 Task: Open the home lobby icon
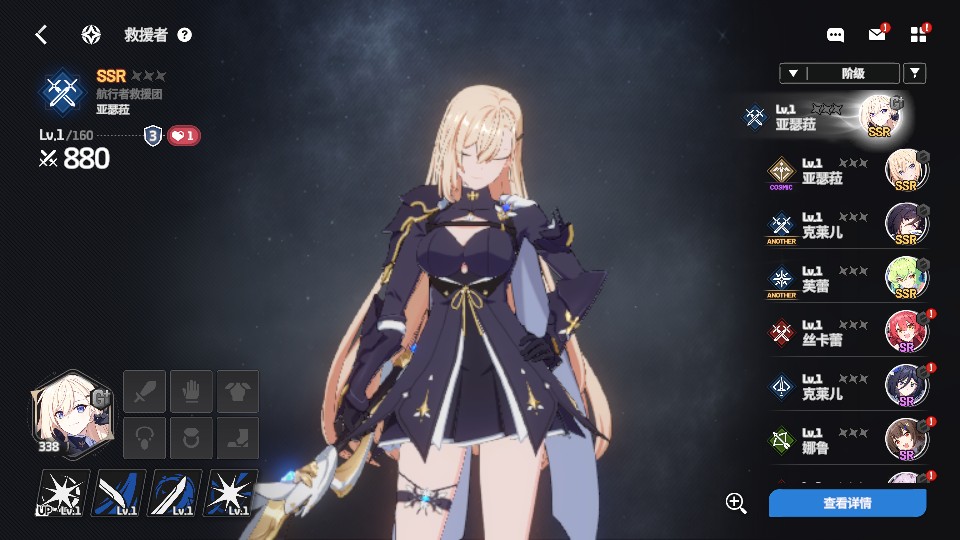point(91,35)
